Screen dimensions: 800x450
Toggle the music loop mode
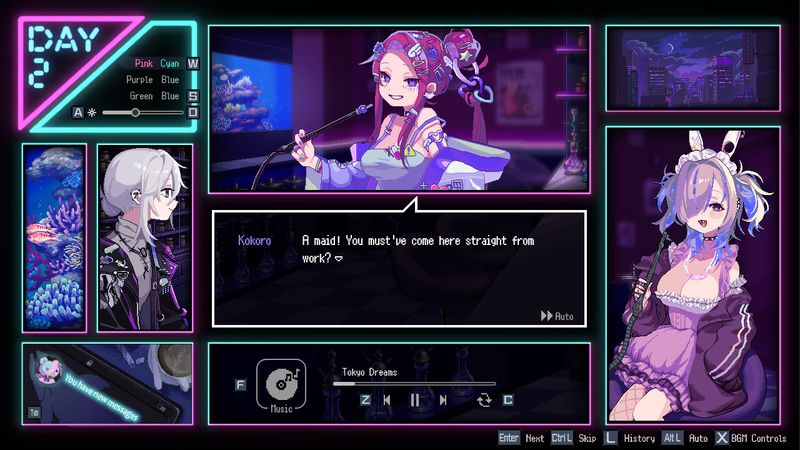pyautogui.click(x=485, y=400)
